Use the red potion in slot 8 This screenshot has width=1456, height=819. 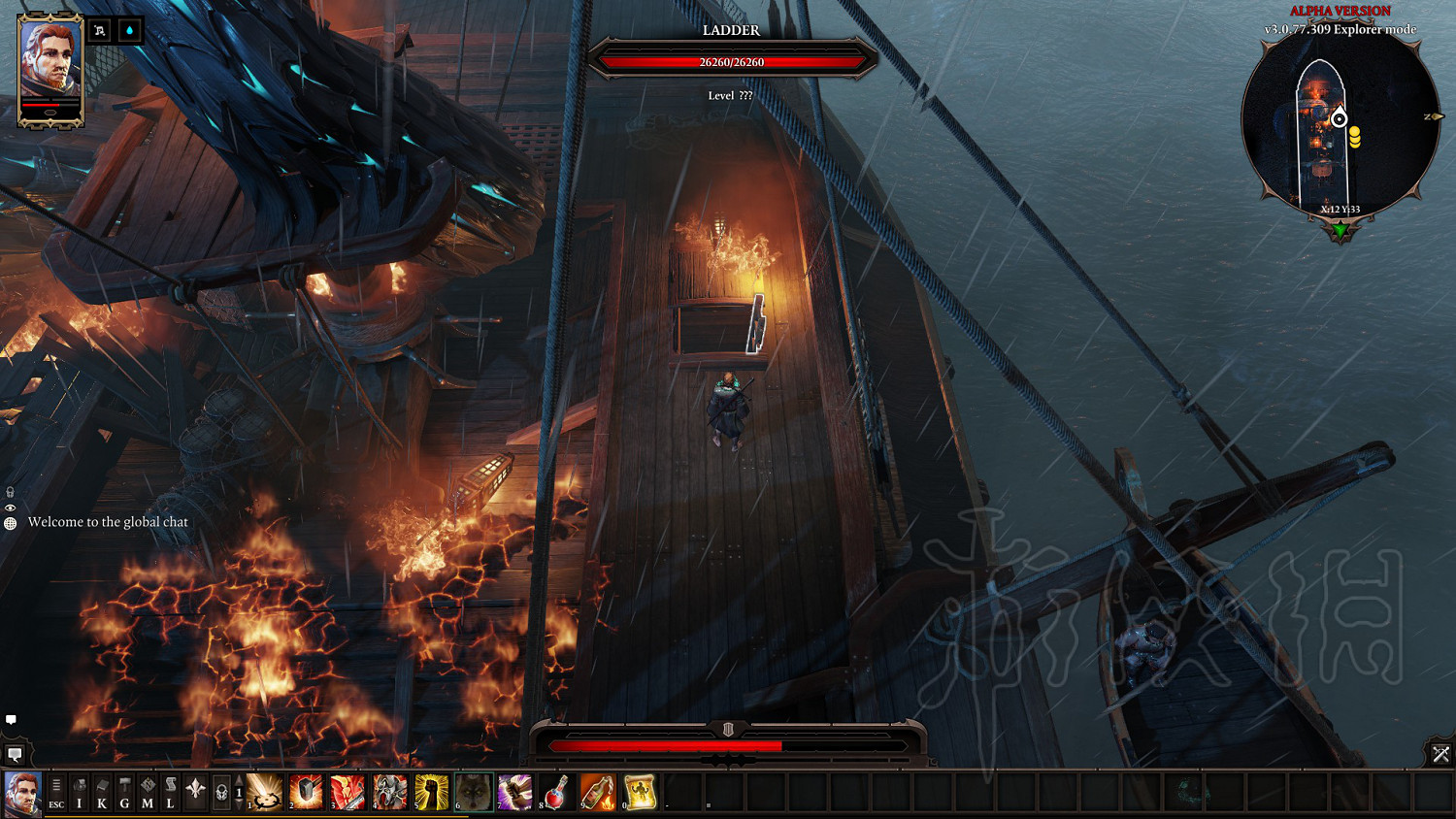tap(556, 792)
